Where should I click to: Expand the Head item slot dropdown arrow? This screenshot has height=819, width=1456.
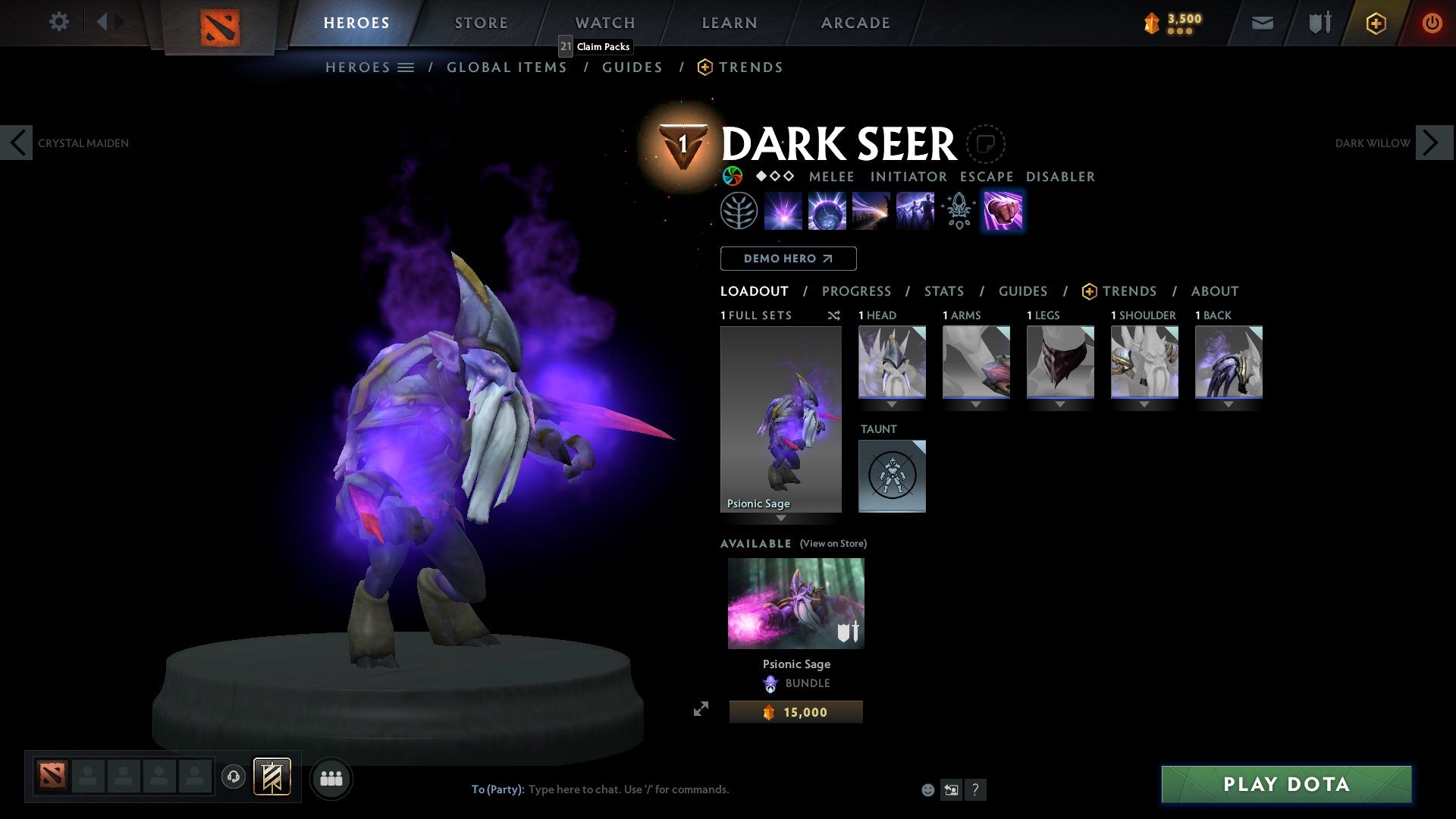click(x=892, y=404)
